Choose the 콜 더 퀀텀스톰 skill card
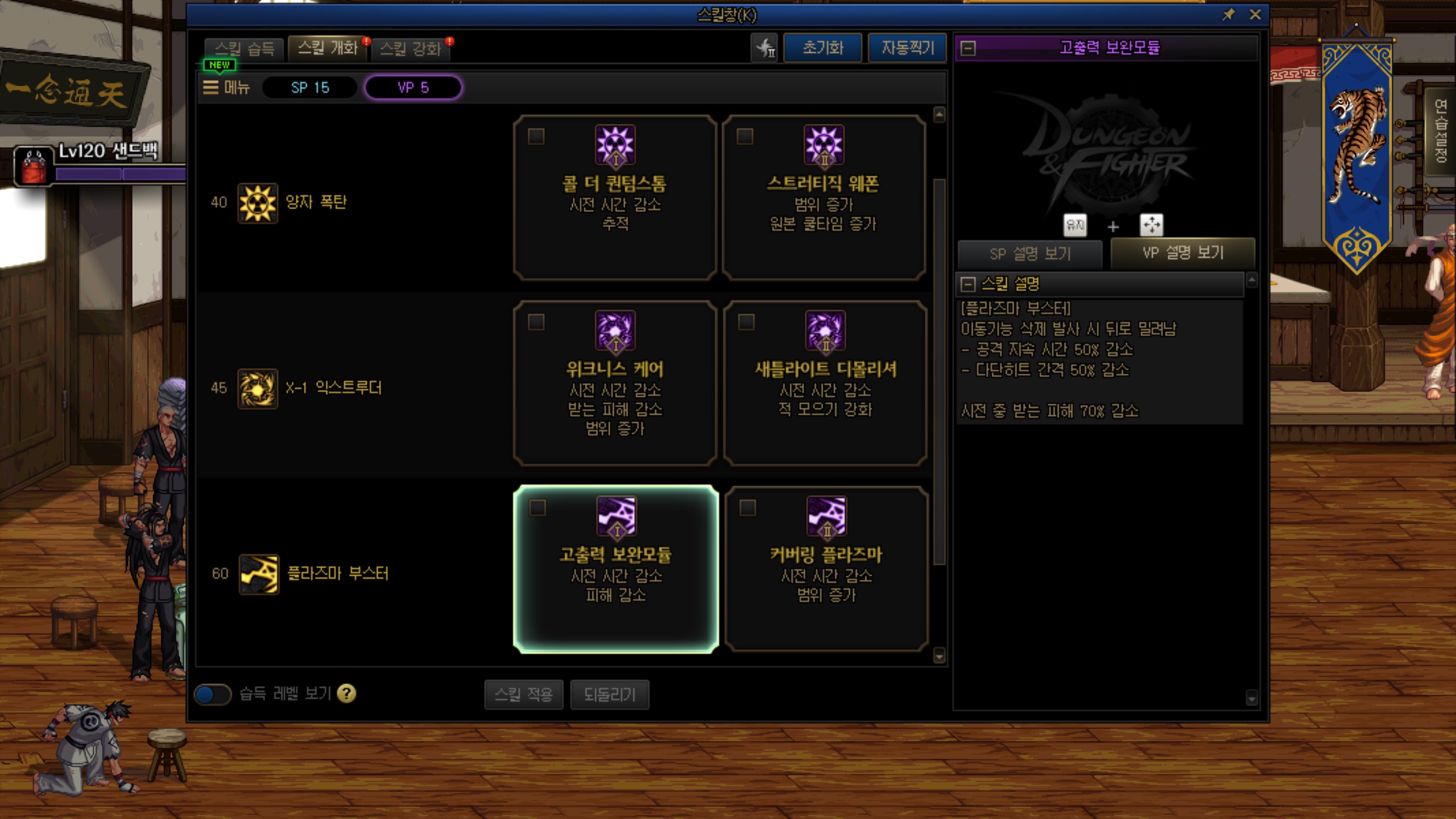The width and height of the screenshot is (1456, 819). click(615, 197)
